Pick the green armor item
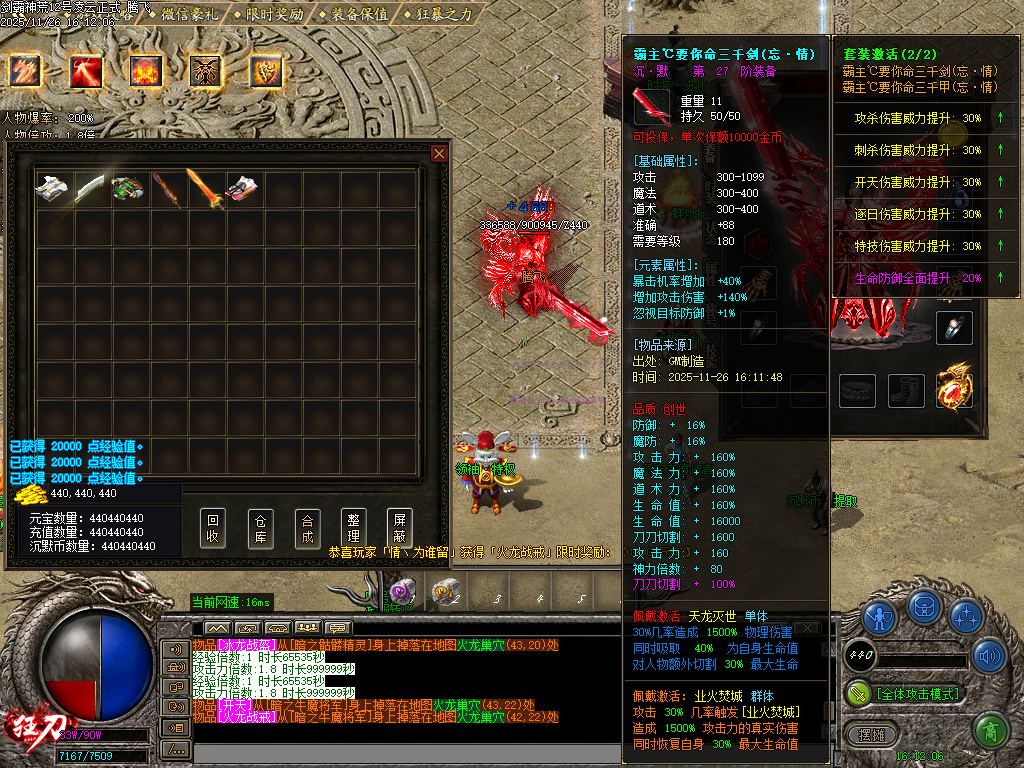The image size is (1024, 768). (129, 189)
